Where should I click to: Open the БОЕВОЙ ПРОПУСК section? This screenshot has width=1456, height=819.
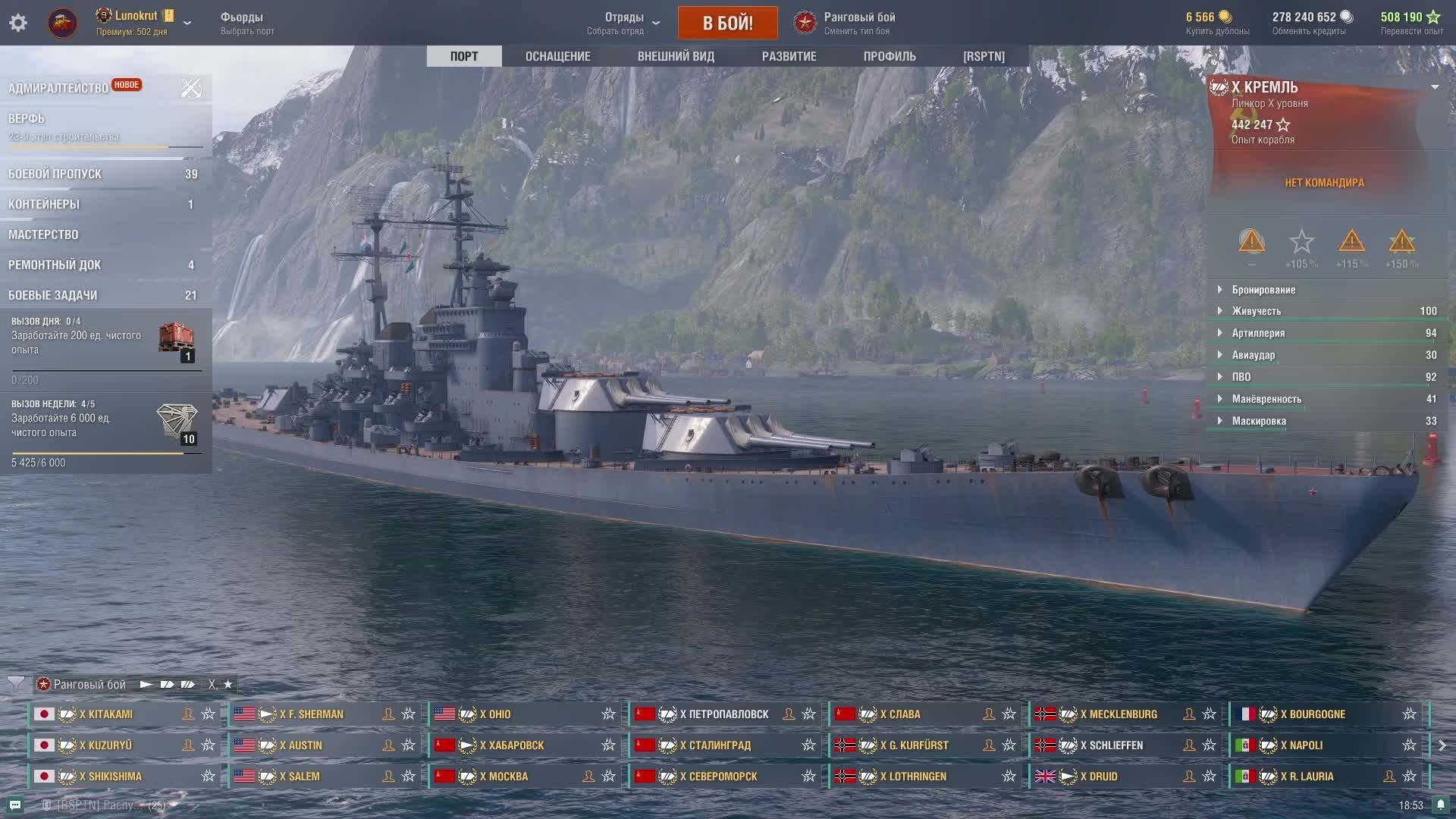pos(55,174)
